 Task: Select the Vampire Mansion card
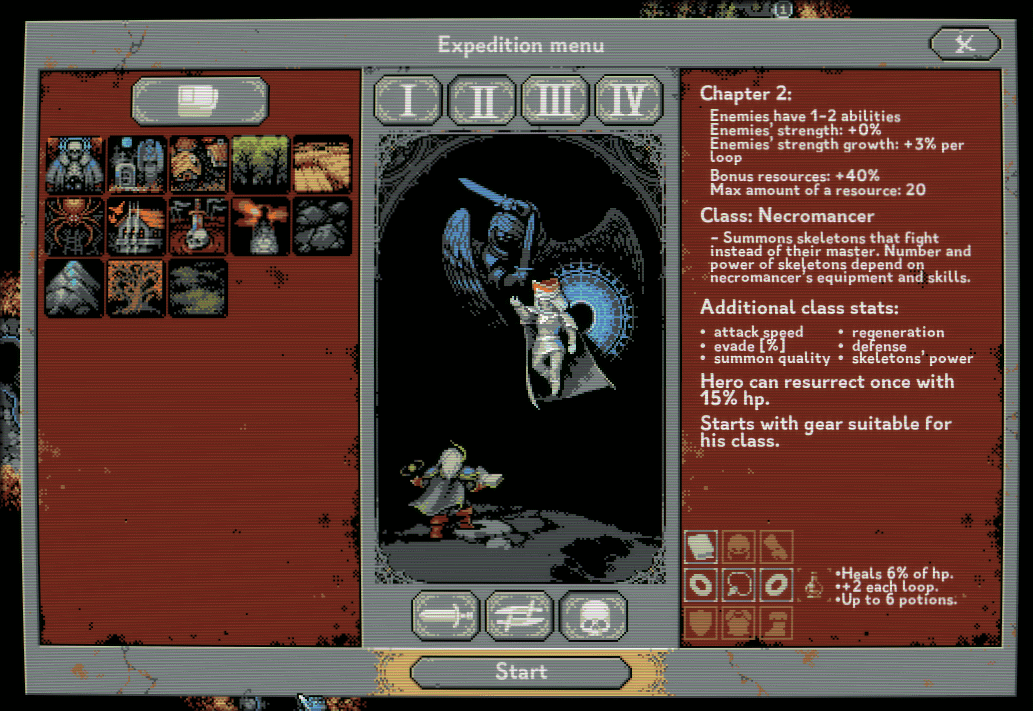[137, 227]
